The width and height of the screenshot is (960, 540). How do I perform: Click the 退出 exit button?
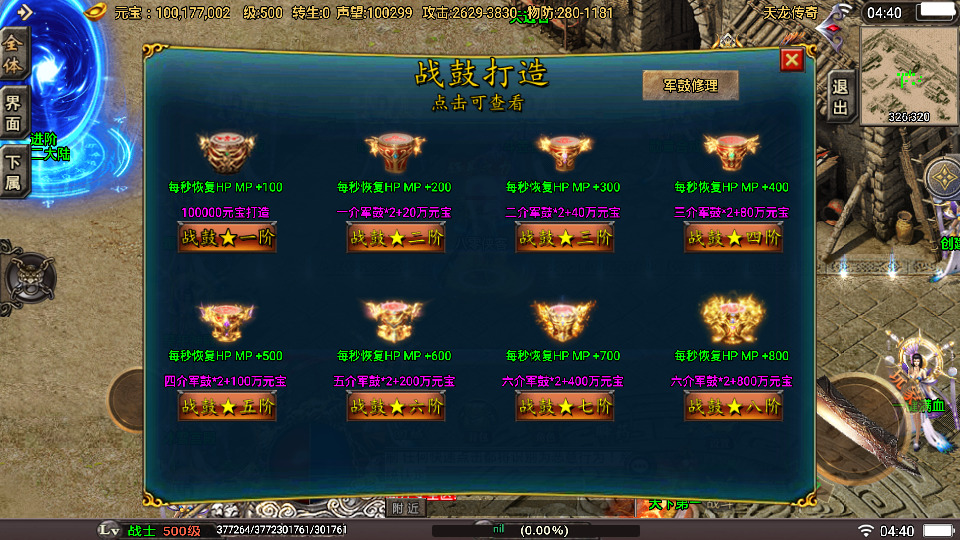click(840, 97)
